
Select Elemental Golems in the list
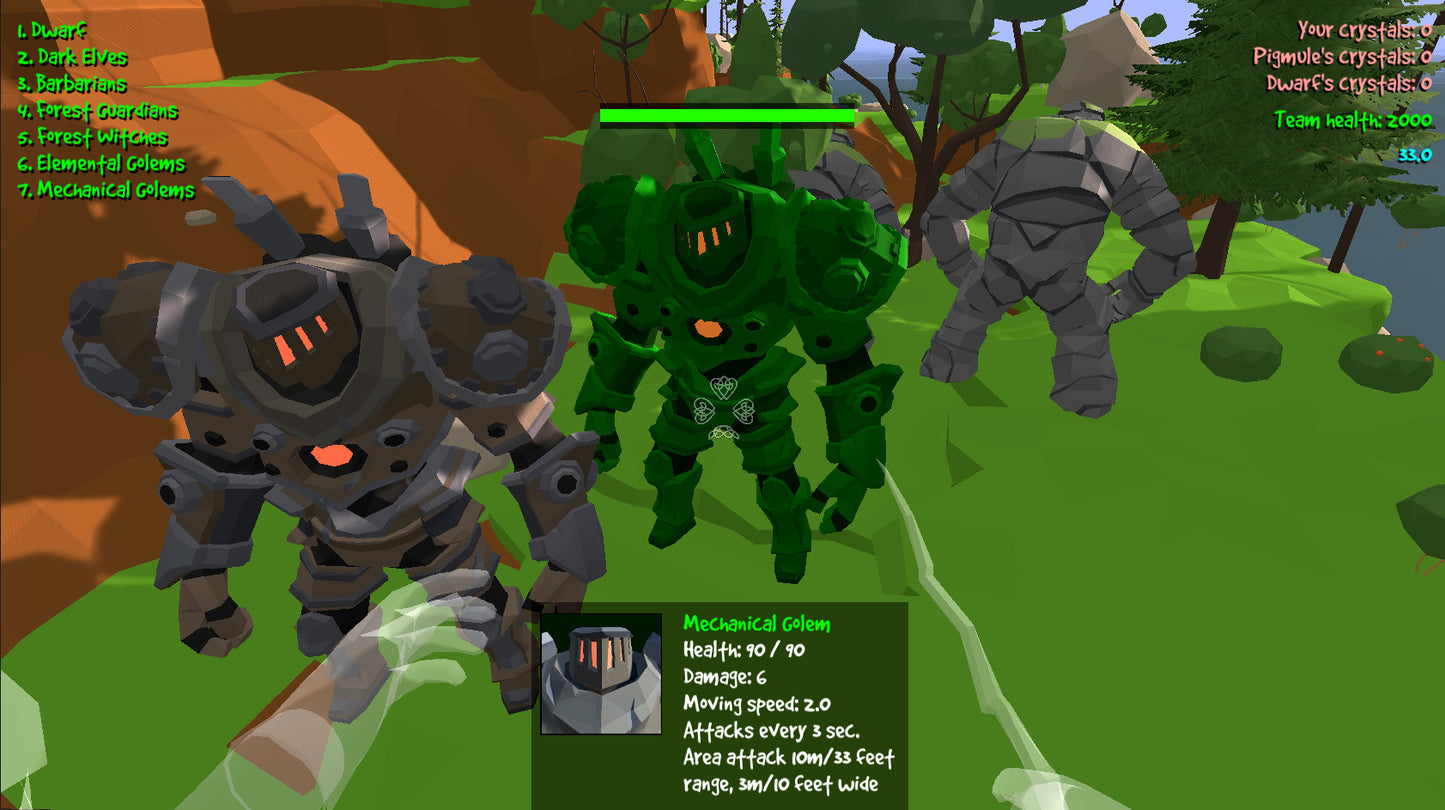coord(101,163)
